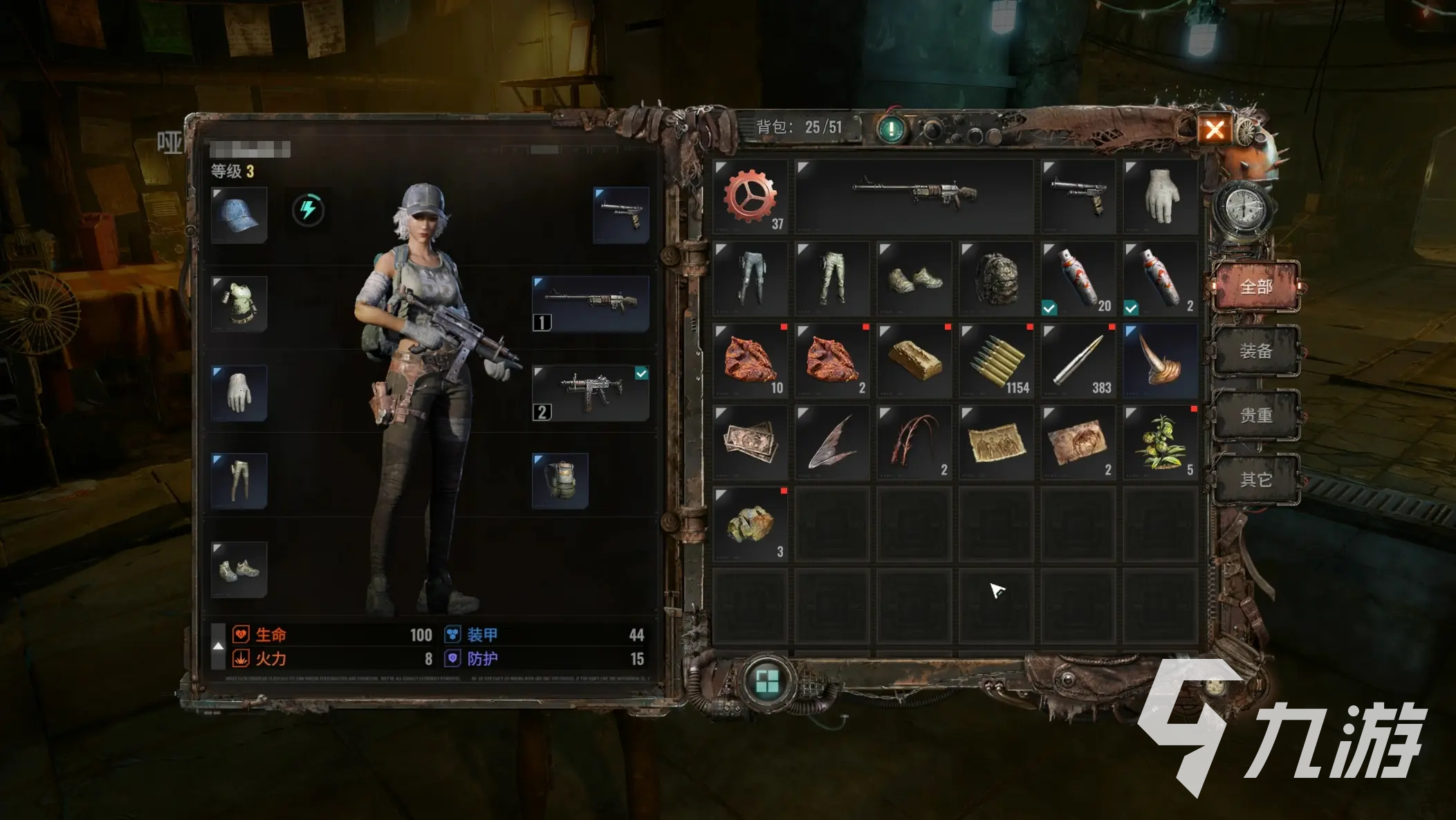Click the rifle ammo stack of 1154

(x=996, y=360)
